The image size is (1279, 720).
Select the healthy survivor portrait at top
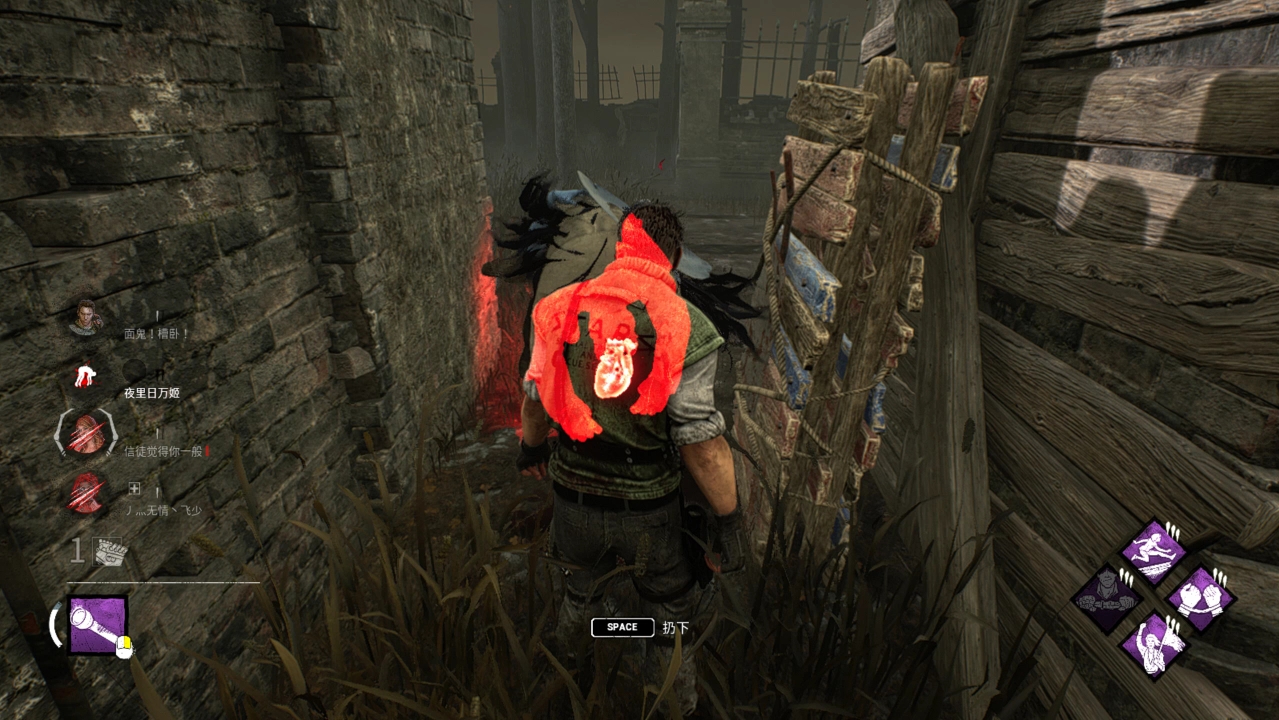click(87, 318)
